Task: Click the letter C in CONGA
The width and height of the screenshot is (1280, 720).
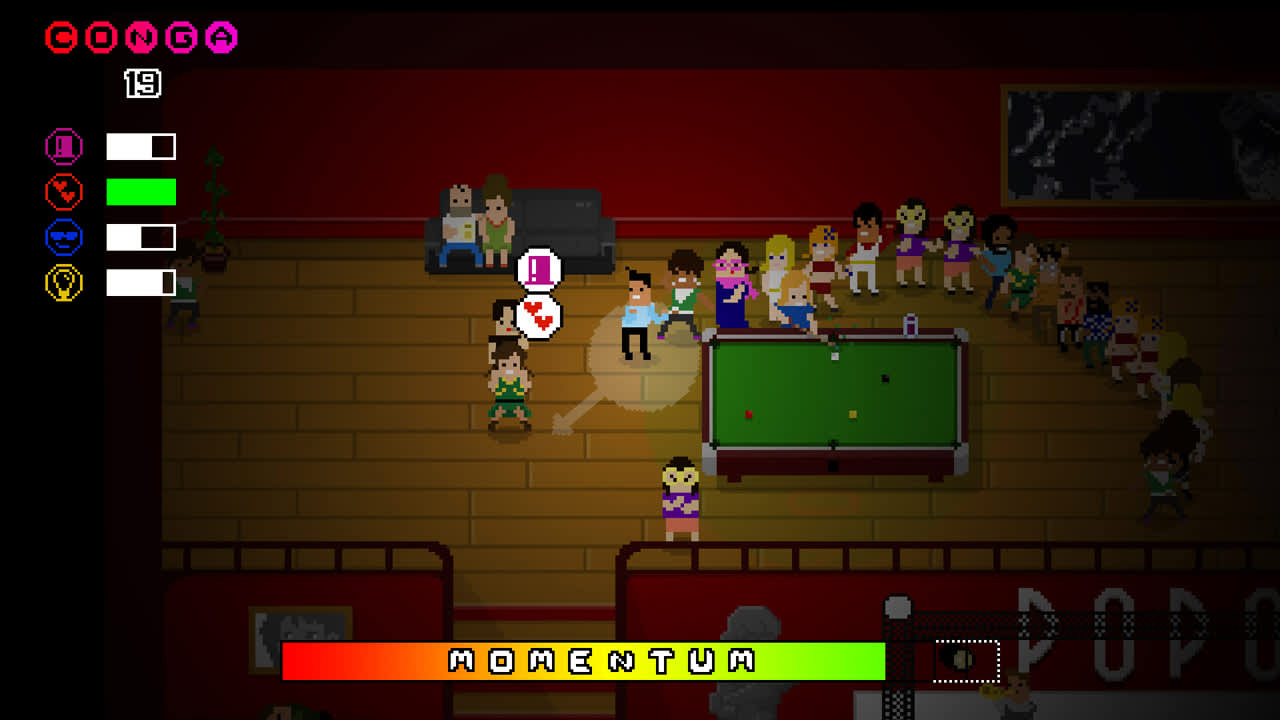Action: coord(60,37)
